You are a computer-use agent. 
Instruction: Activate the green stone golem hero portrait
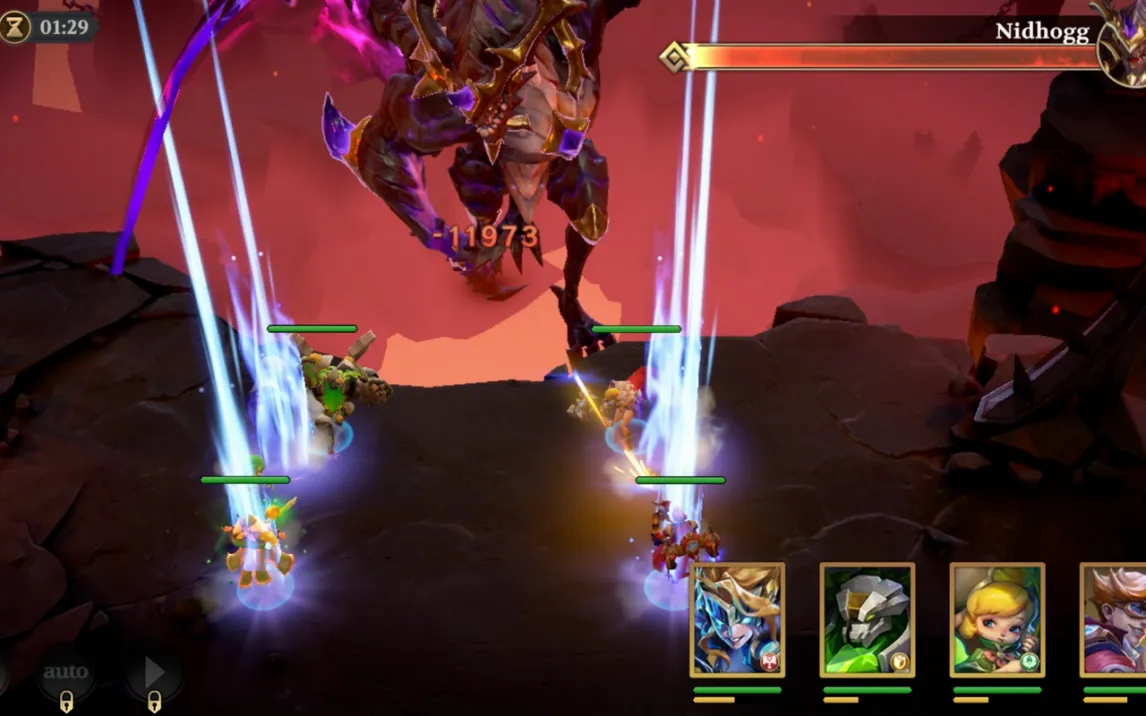point(867,619)
